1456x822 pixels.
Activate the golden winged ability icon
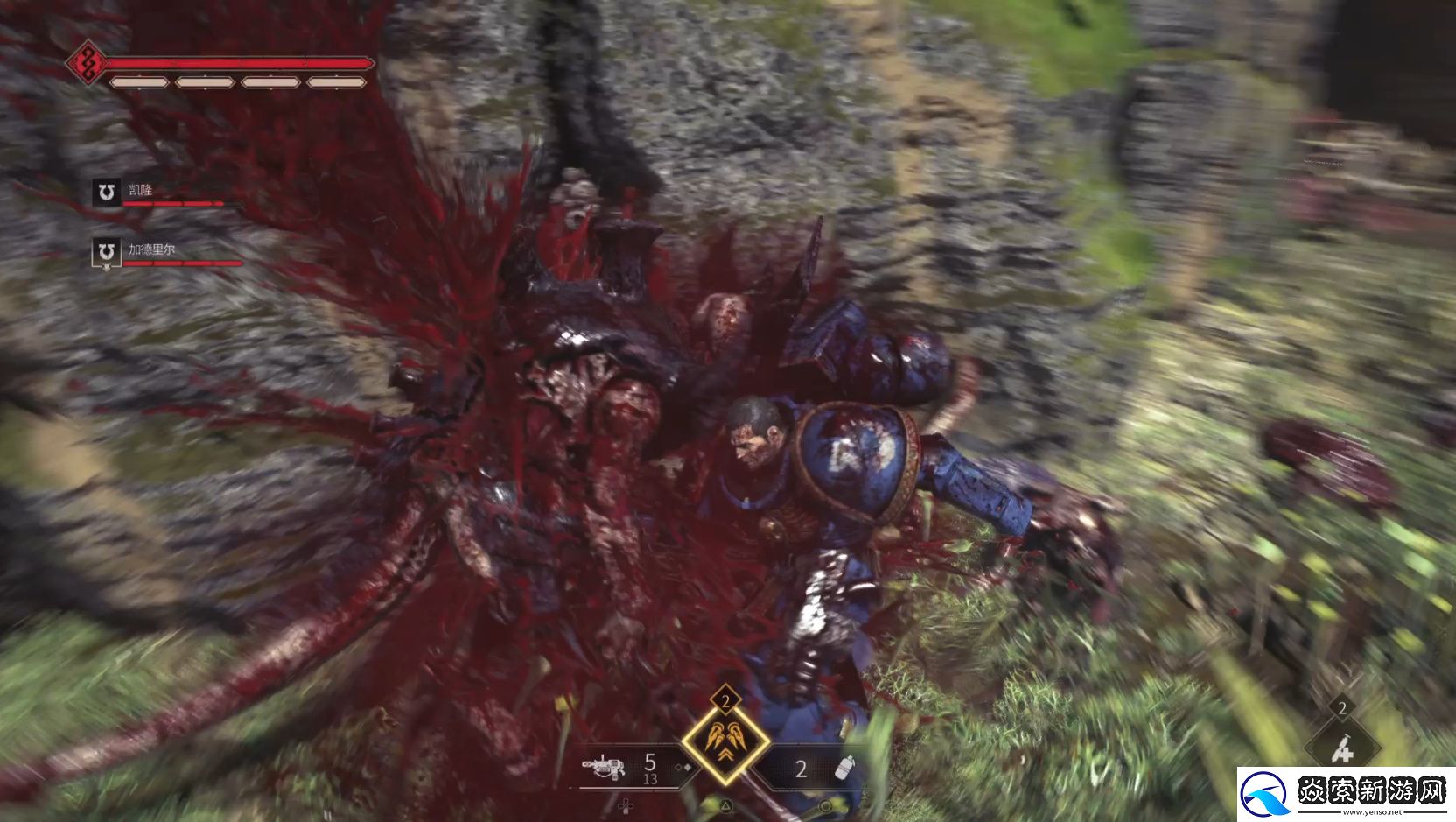(725, 741)
